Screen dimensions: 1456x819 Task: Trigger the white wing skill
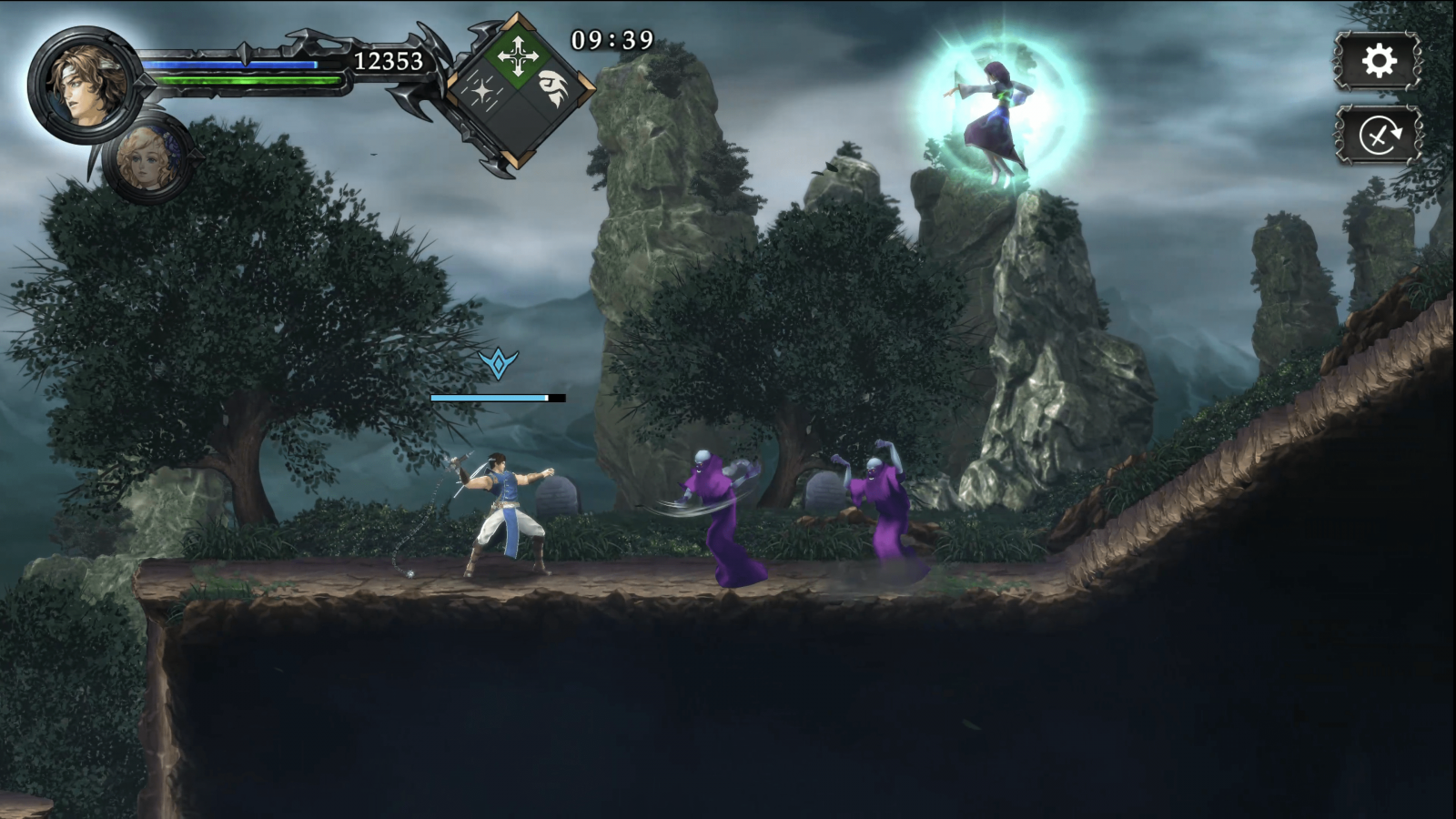tap(553, 90)
